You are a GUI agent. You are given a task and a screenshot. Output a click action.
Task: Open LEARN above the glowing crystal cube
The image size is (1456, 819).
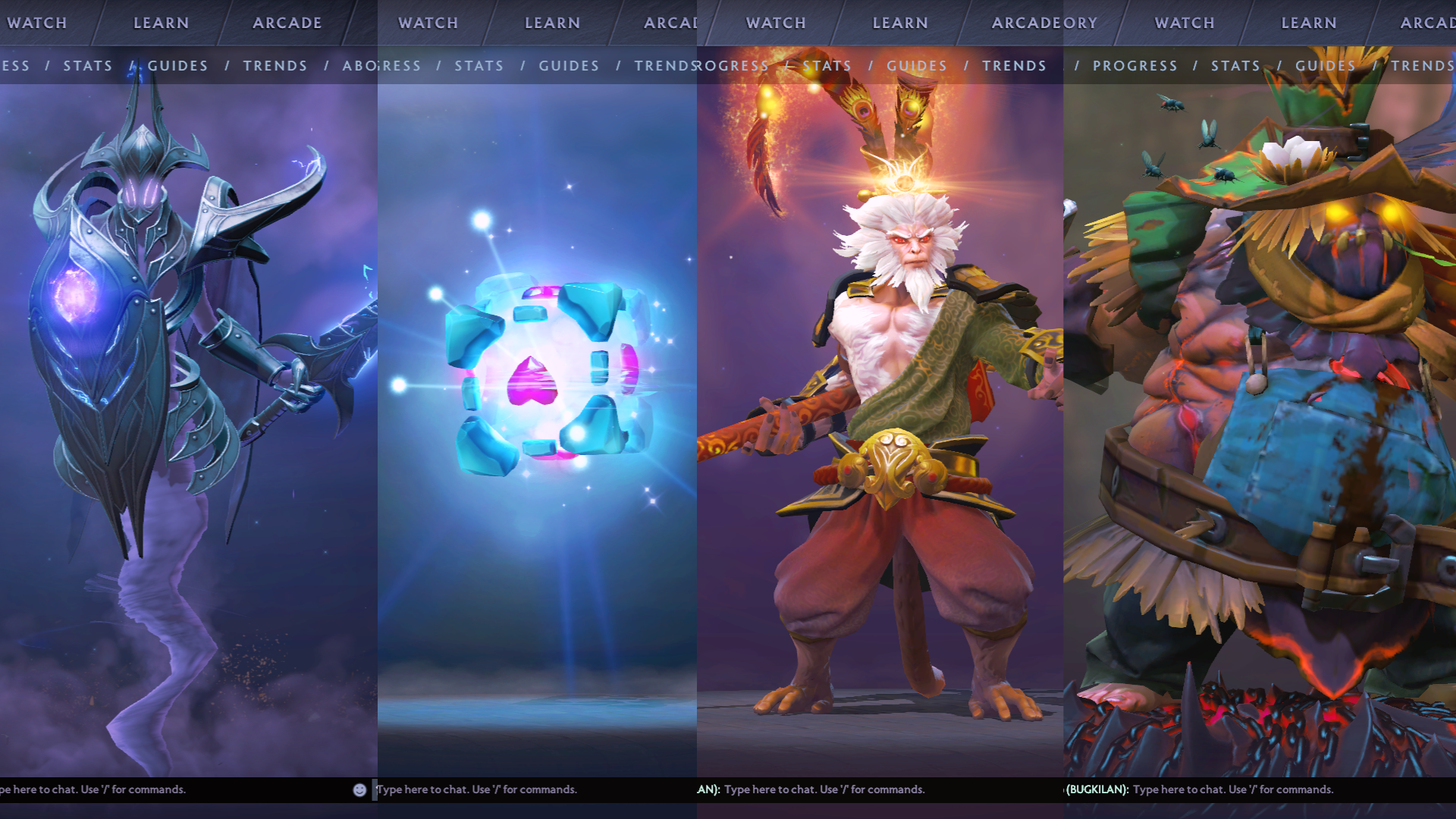tap(552, 23)
